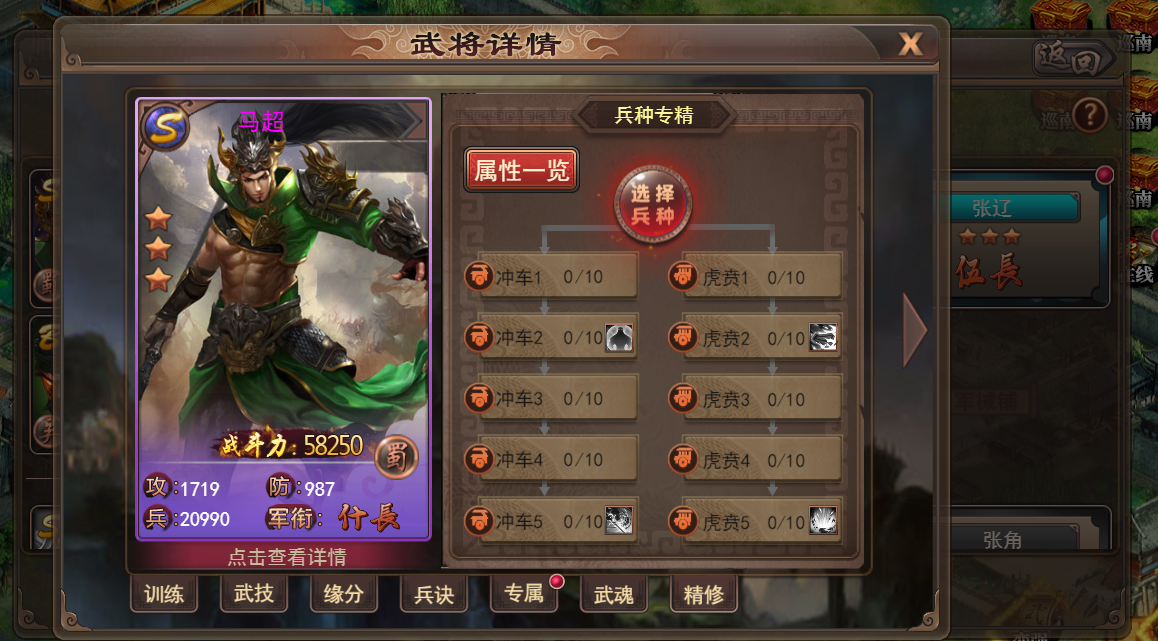
Task: Choose the 虎贲2 specialization node
Action: pyautogui.click(x=757, y=338)
